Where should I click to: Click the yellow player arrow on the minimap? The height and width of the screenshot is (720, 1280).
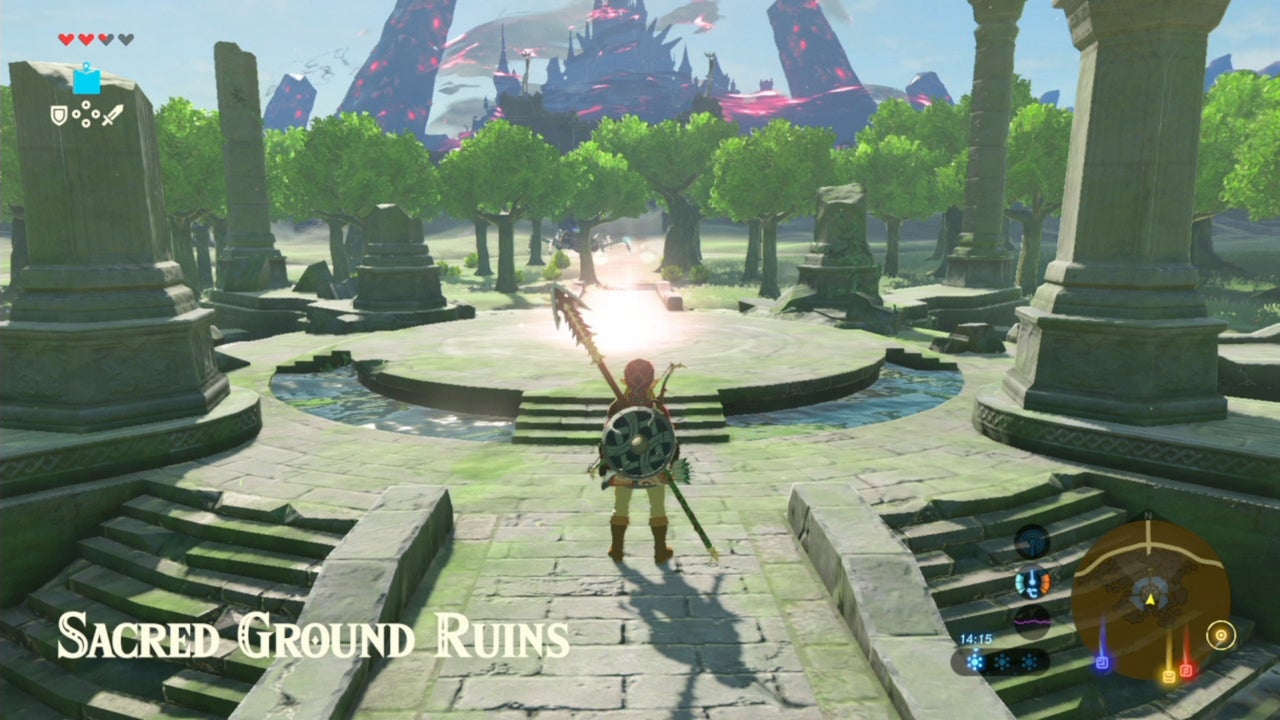pyautogui.click(x=1150, y=600)
